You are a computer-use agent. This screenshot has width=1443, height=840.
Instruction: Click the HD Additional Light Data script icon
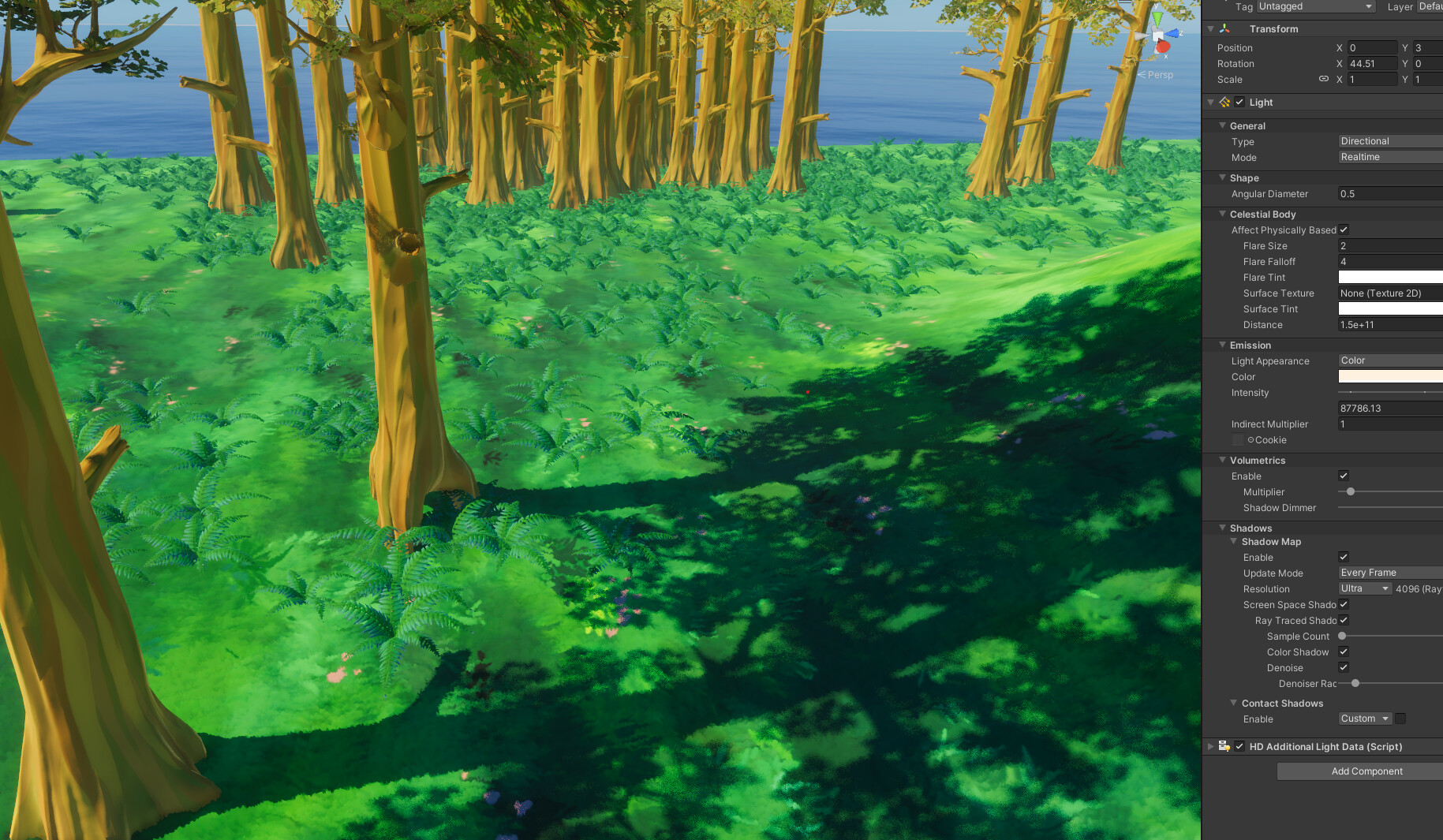1224,746
